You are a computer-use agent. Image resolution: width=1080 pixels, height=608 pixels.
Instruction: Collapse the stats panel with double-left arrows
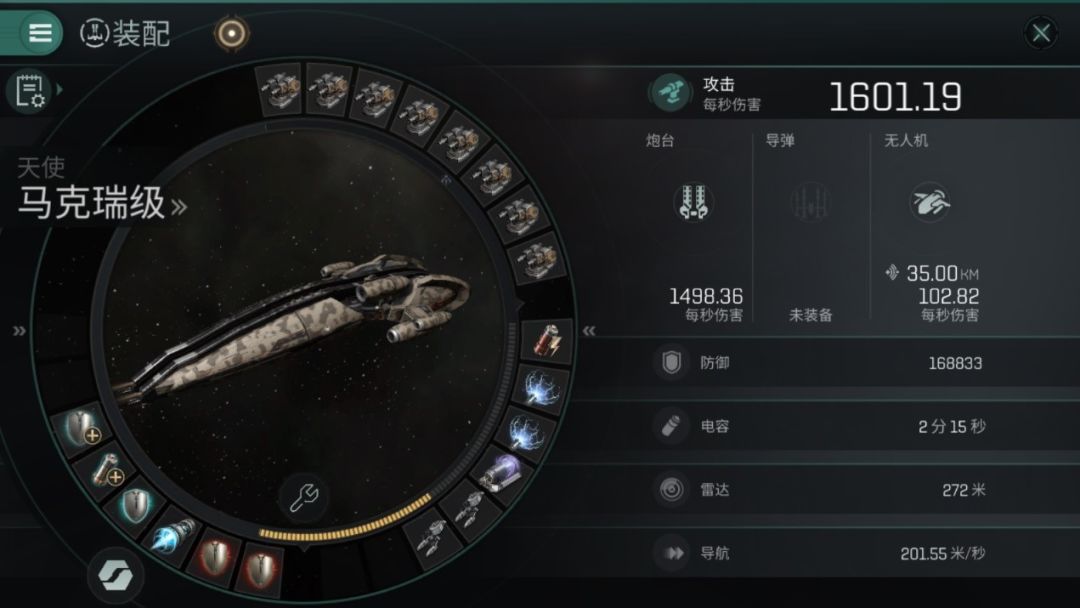pos(590,332)
